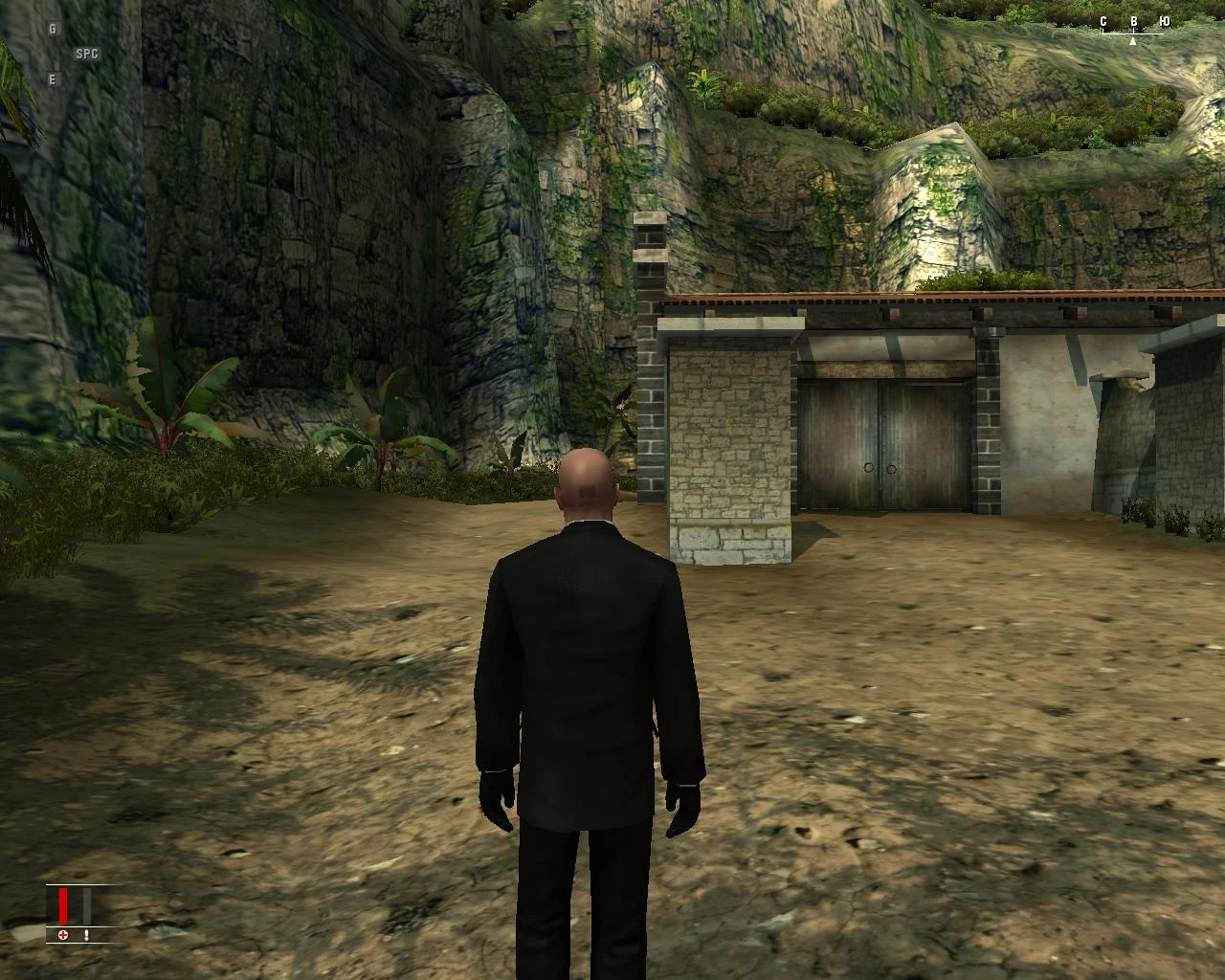Viewport: 1225px width, 980px height.
Task: Click the exclamation alert icon
Action: click(x=86, y=935)
